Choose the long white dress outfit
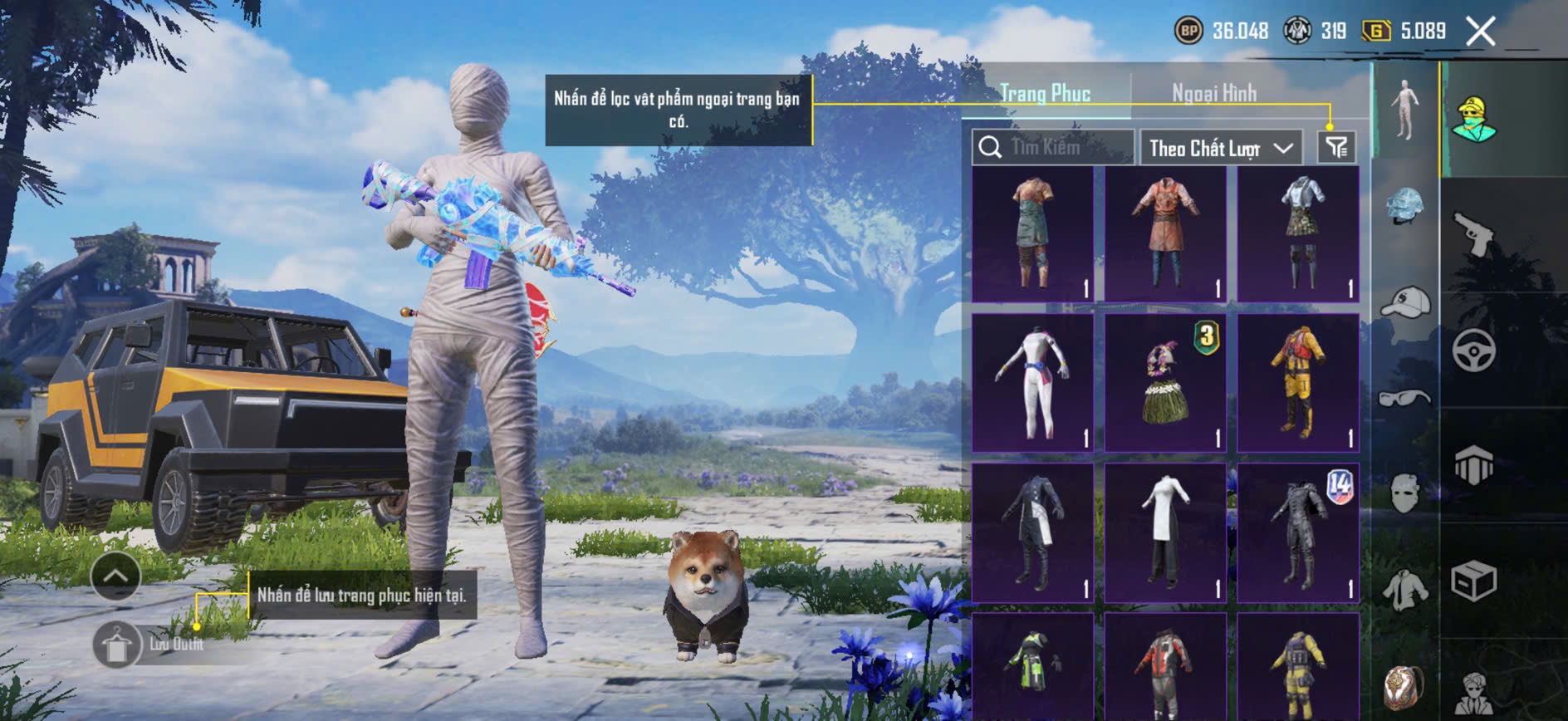Screen dimensions: 1568x721 pos(1165,532)
